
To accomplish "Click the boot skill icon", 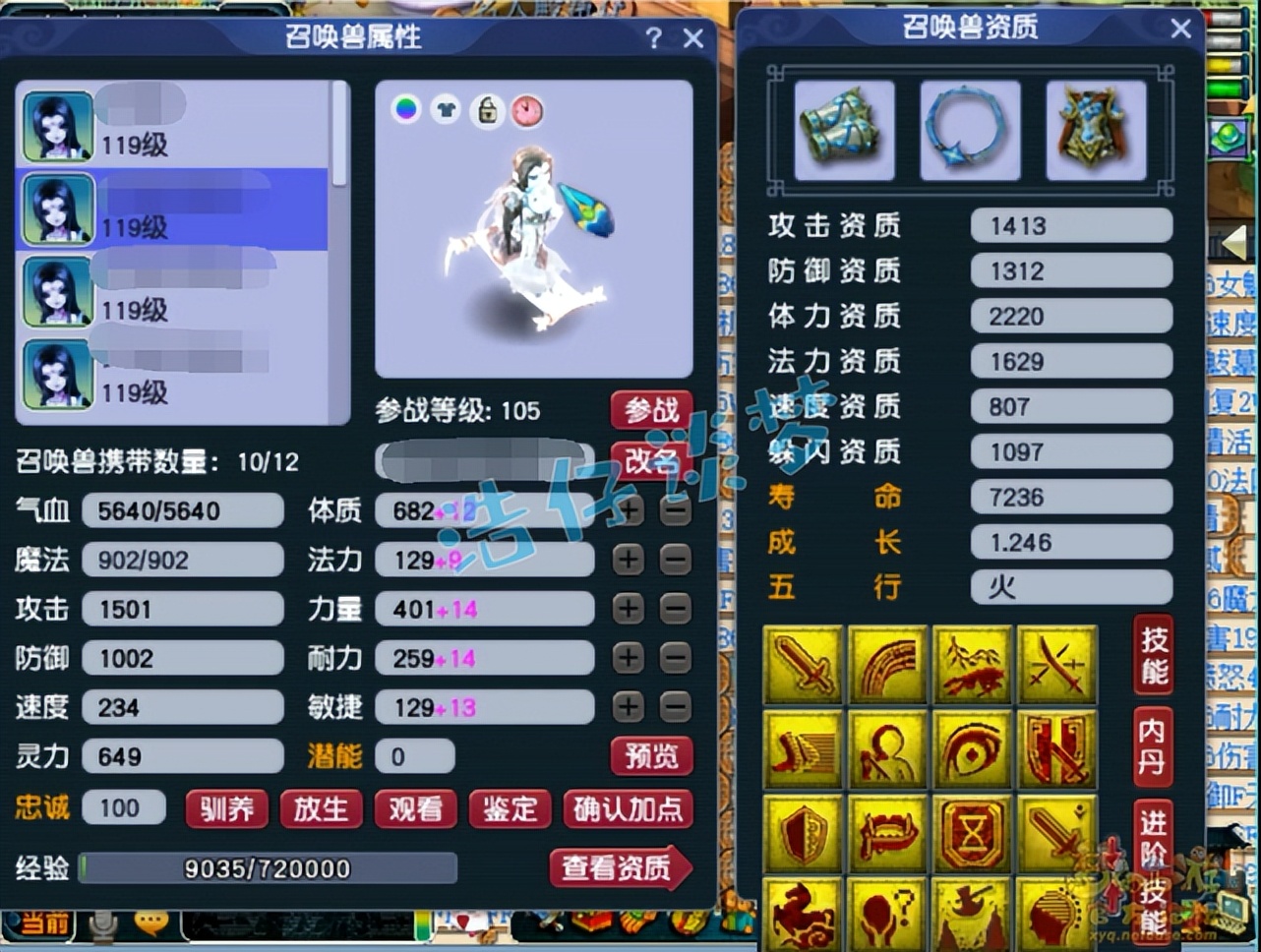I will (804, 748).
